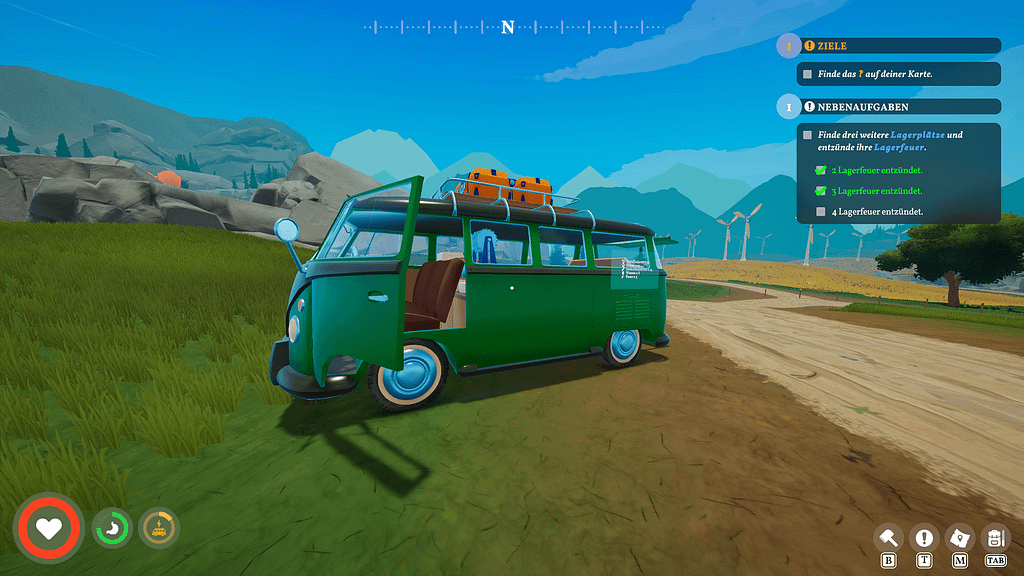Image resolution: width=1024 pixels, height=576 pixels.
Task: Open the backpack inventory icon
Action: 995,538
